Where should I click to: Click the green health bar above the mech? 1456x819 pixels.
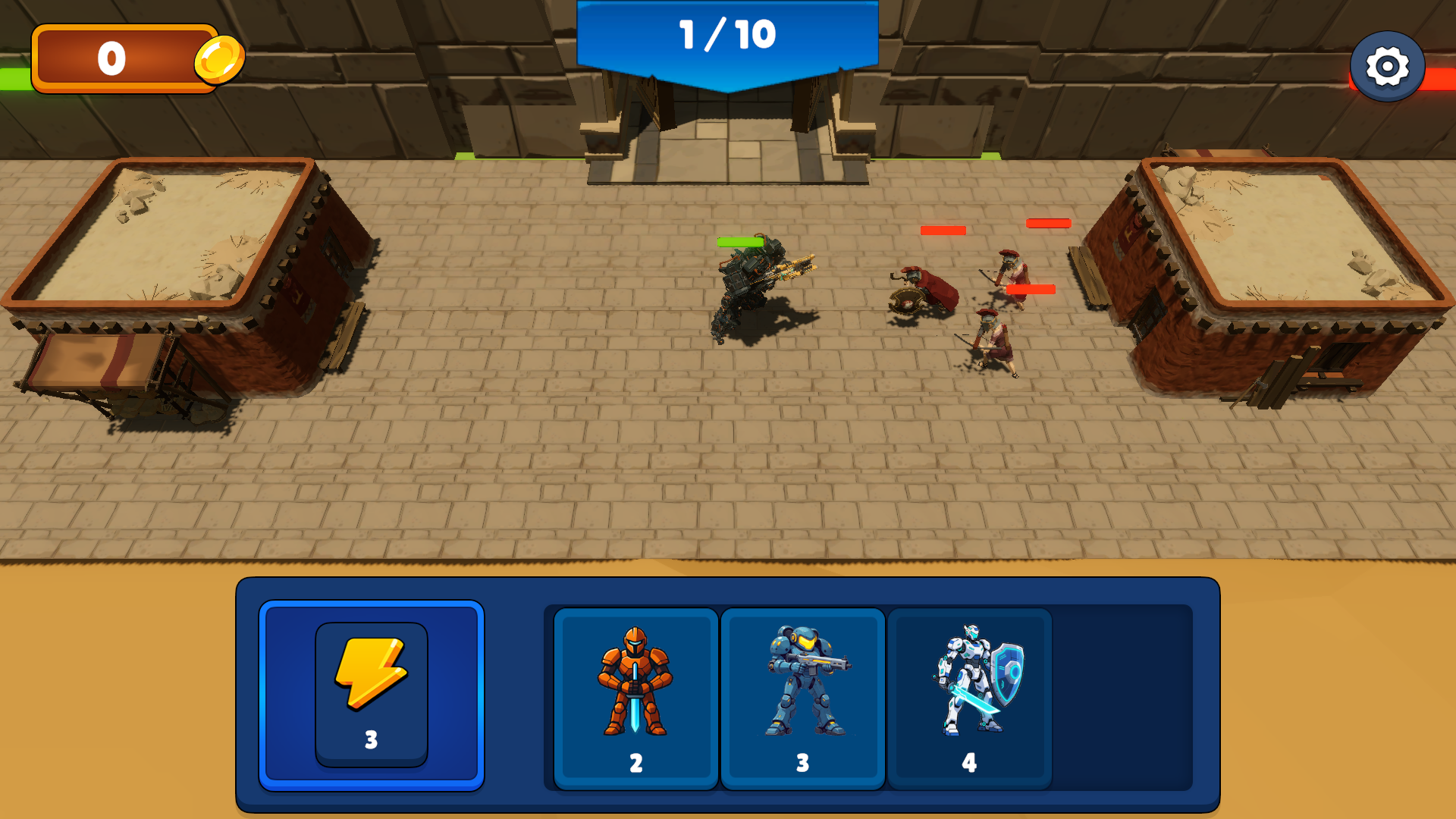(x=739, y=240)
